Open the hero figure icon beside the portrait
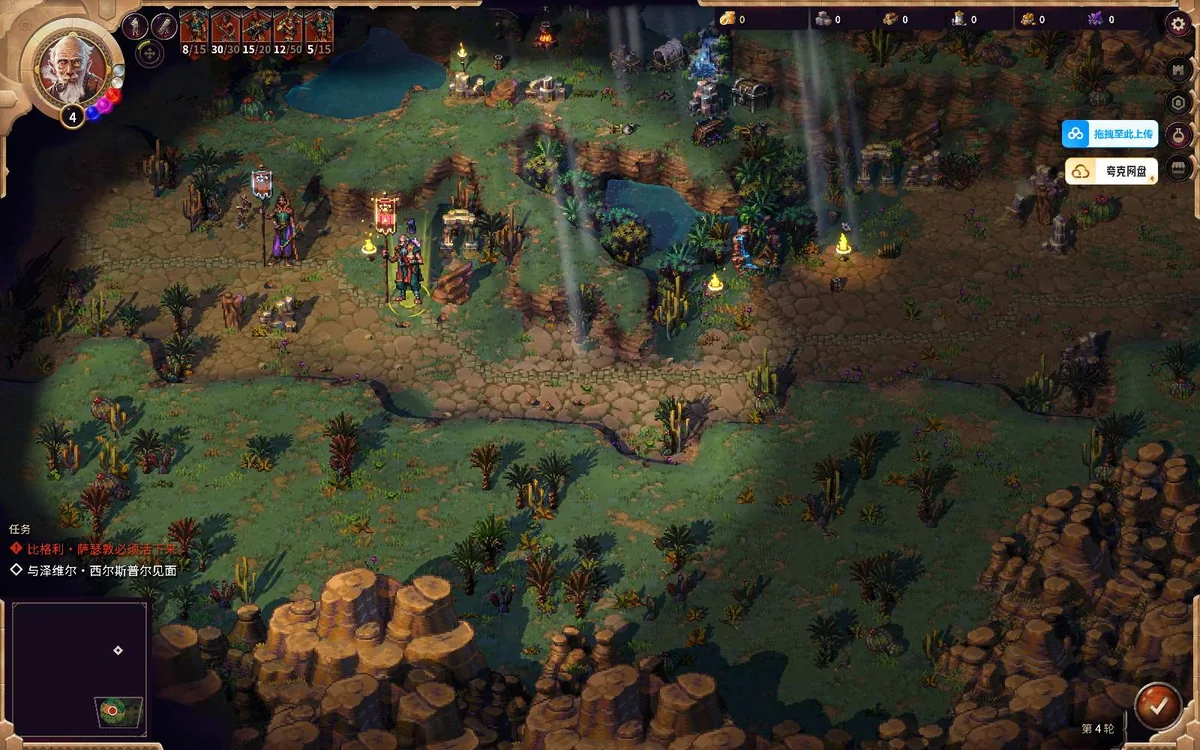Screen dimensions: 1200x750 point(135,26)
